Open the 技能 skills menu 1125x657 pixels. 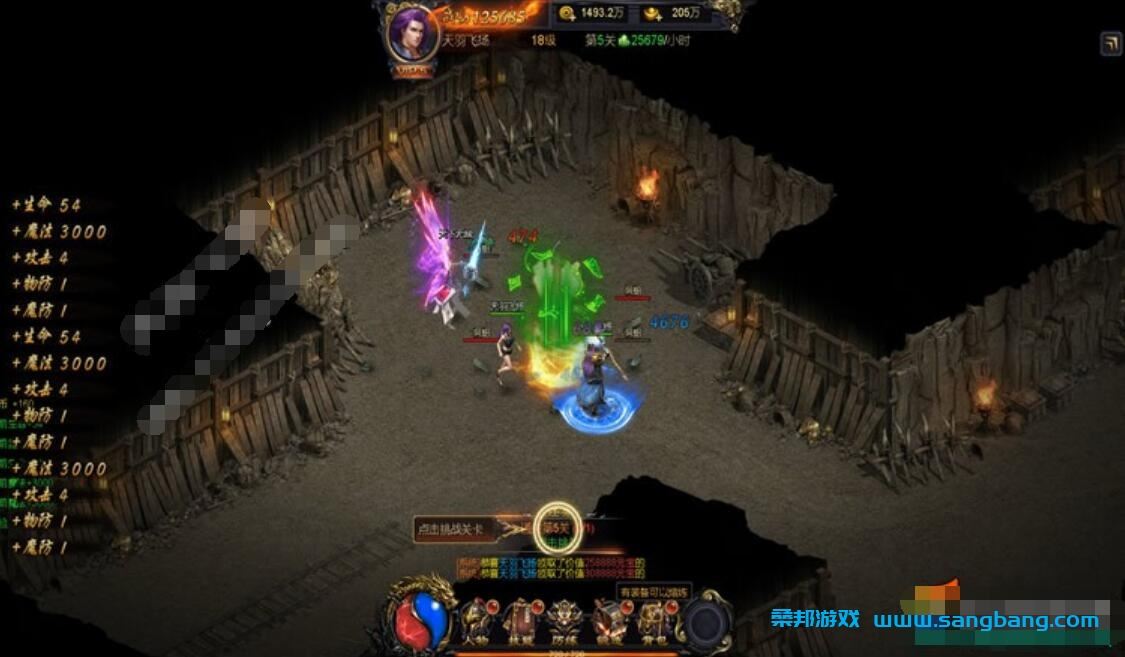(x=522, y=621)
